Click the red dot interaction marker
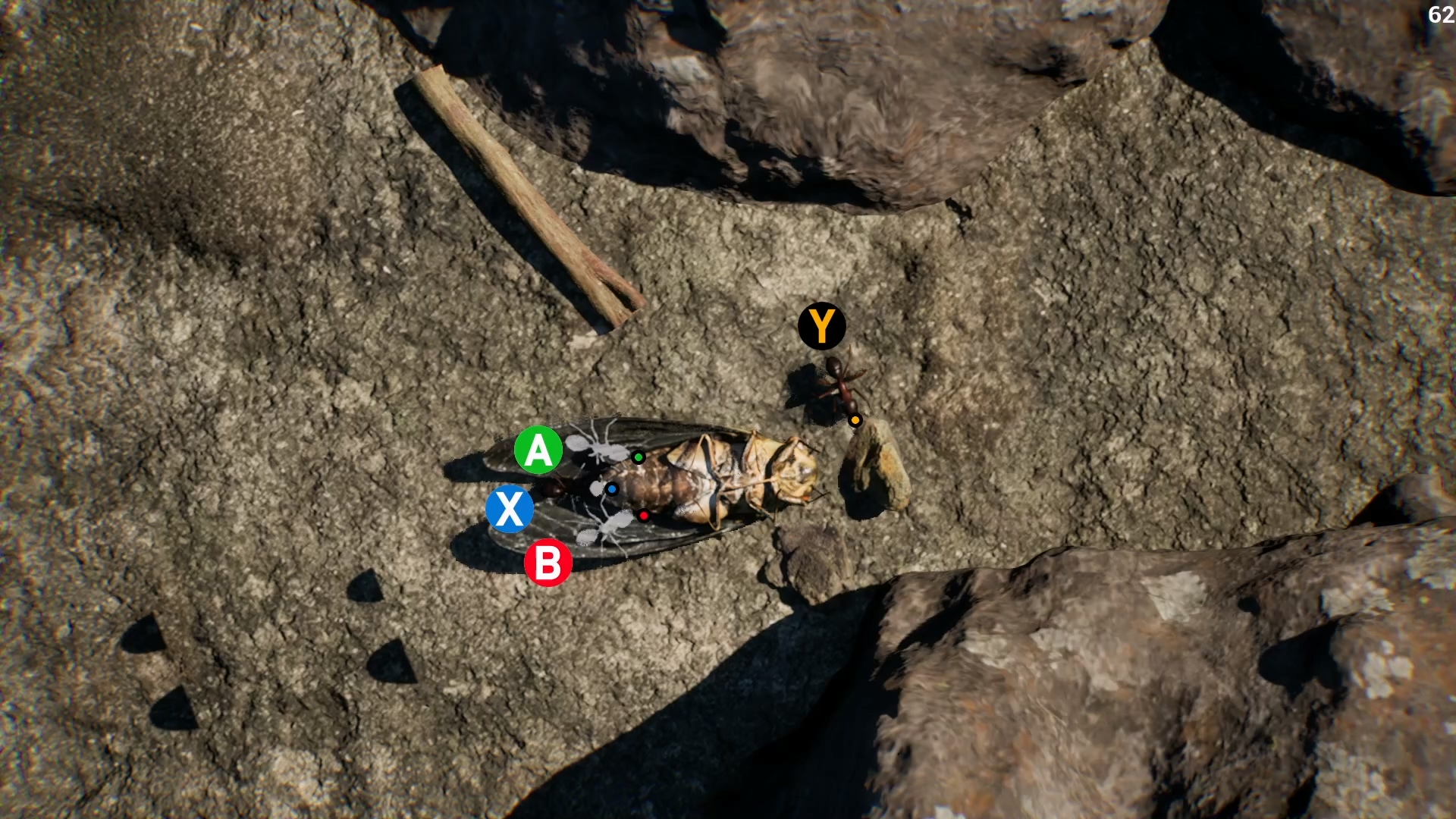The width and height of the screenshot is (1456, 819). [x=644, y=515]
